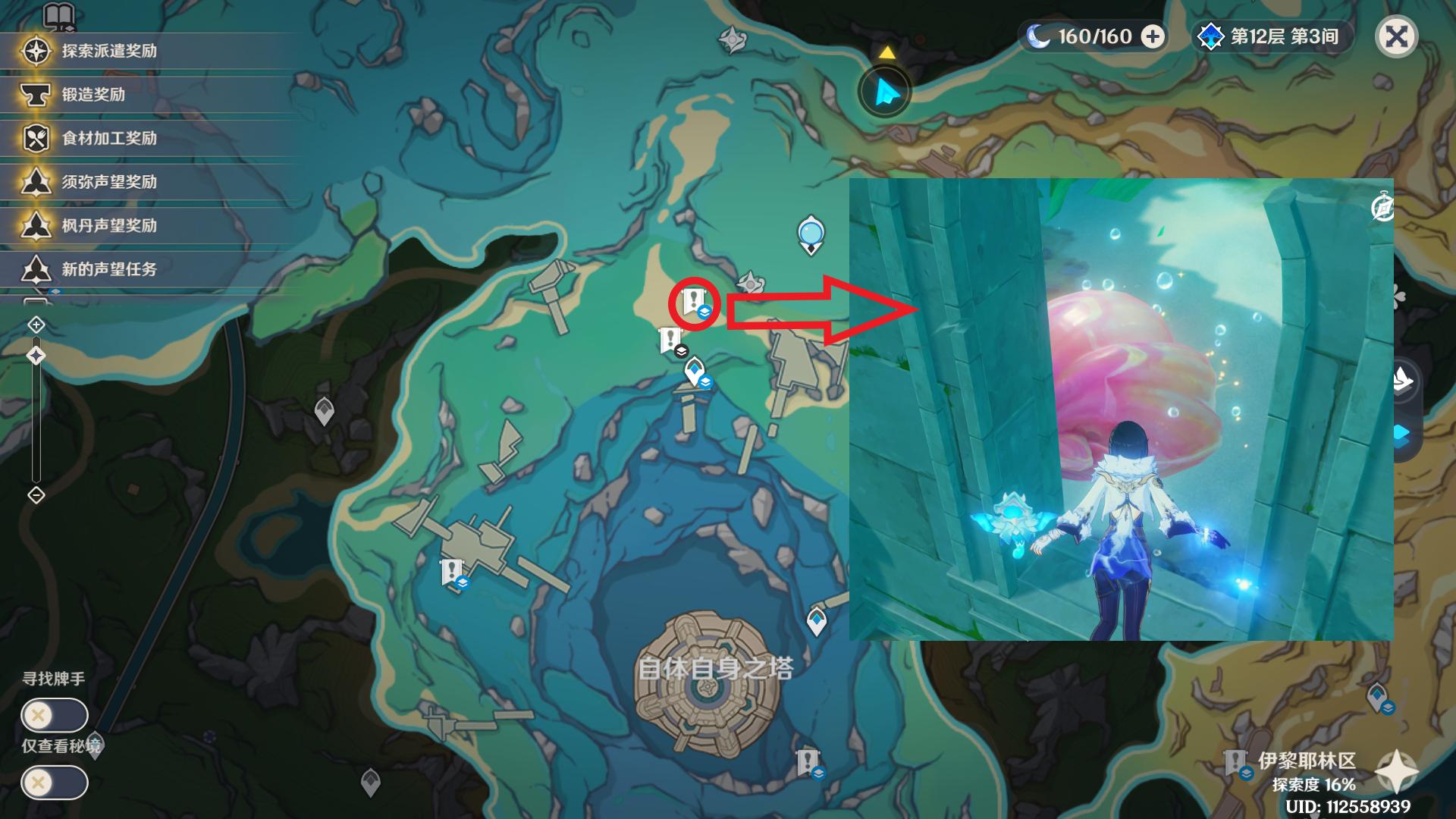
Task: Open 枫丹声望奖励 Fontaine reputation reward
Action: pyautogui.click(x=108, y=225)
